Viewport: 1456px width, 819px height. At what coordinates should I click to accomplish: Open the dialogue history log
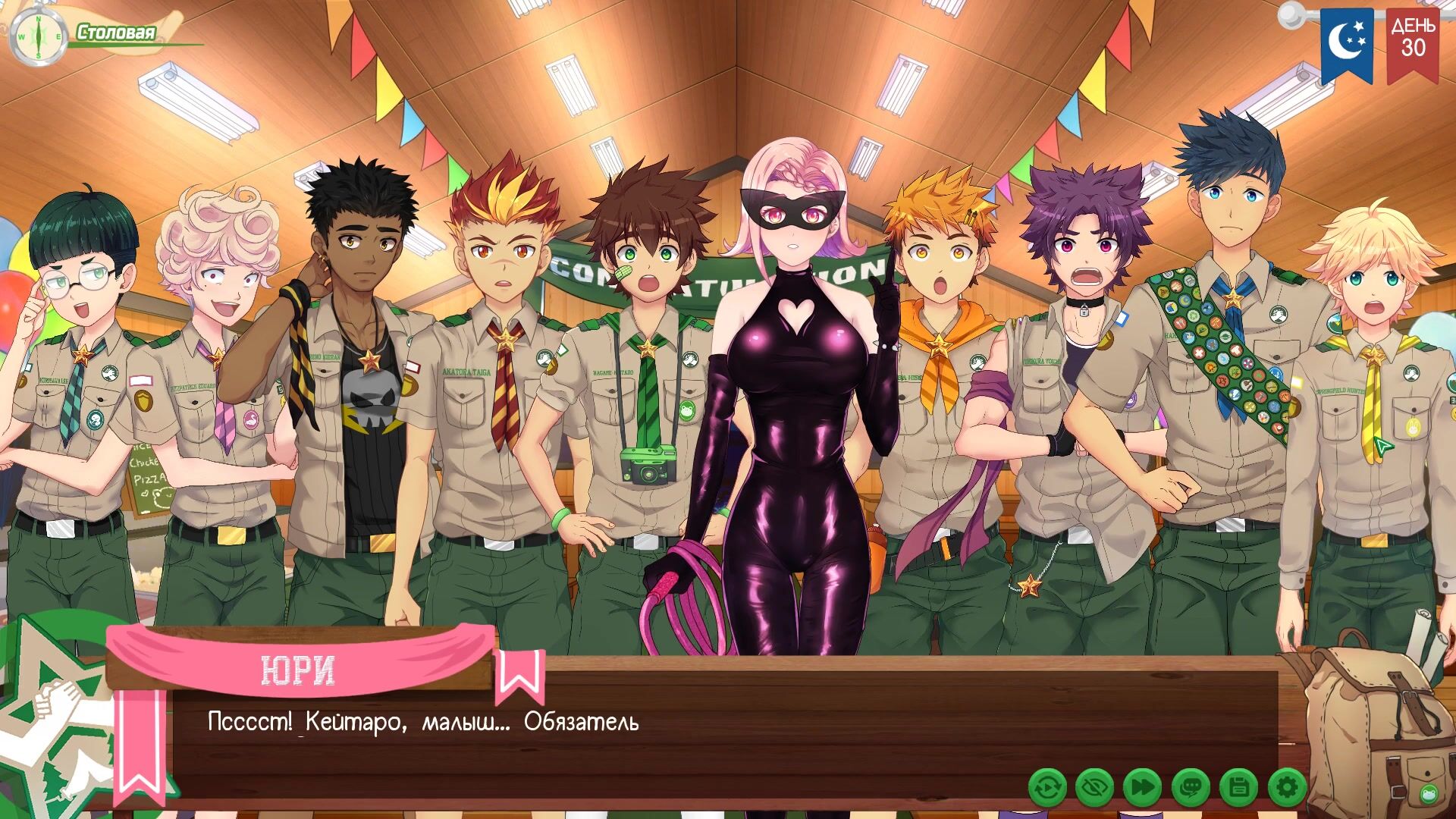point(1191,789)
